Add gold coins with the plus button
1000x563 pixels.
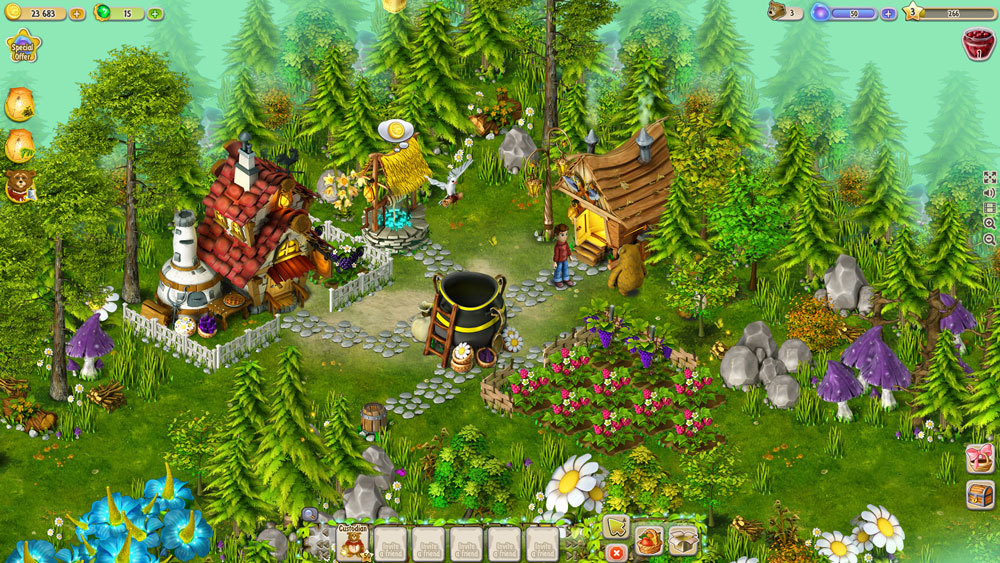tap(77, 14)
